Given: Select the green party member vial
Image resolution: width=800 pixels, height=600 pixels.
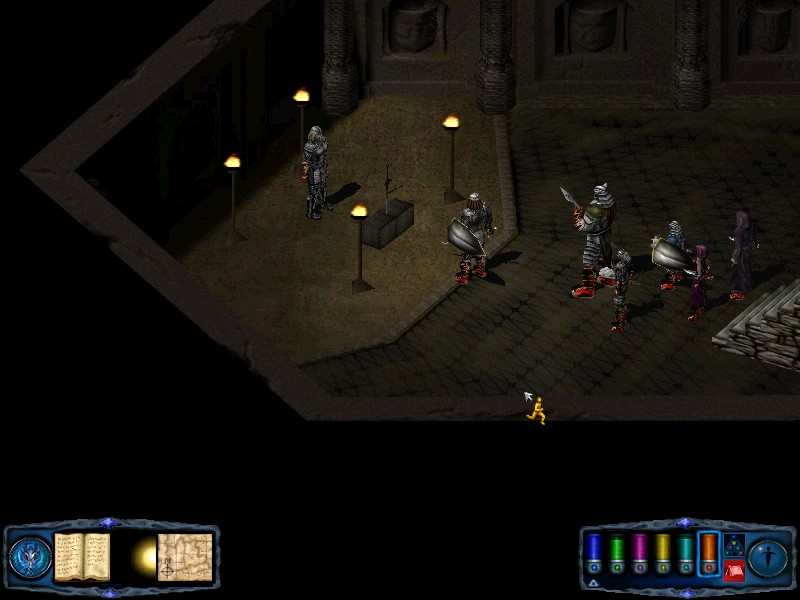Looking at the screenshot, I should [x=616, y=553].
